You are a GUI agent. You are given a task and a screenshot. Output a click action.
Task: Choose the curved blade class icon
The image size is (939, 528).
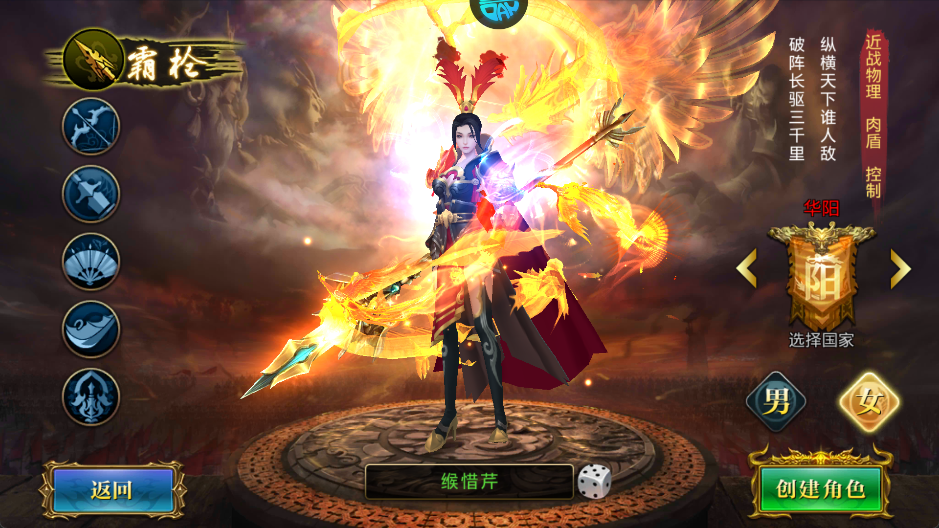pyautogui.click(x=91, y=329)
